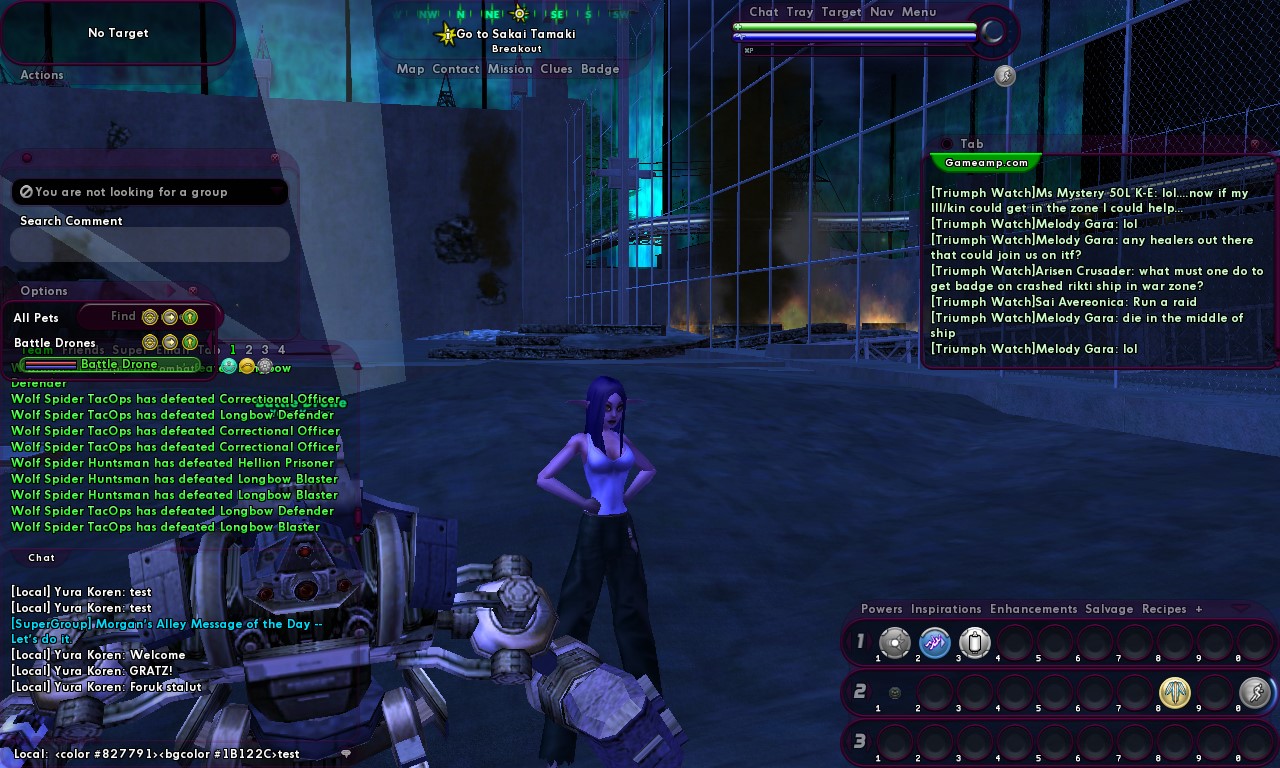The image size is (1280, 768).
Task: Activate the Sprint running figure power
Action: [x=1255, y=692]
